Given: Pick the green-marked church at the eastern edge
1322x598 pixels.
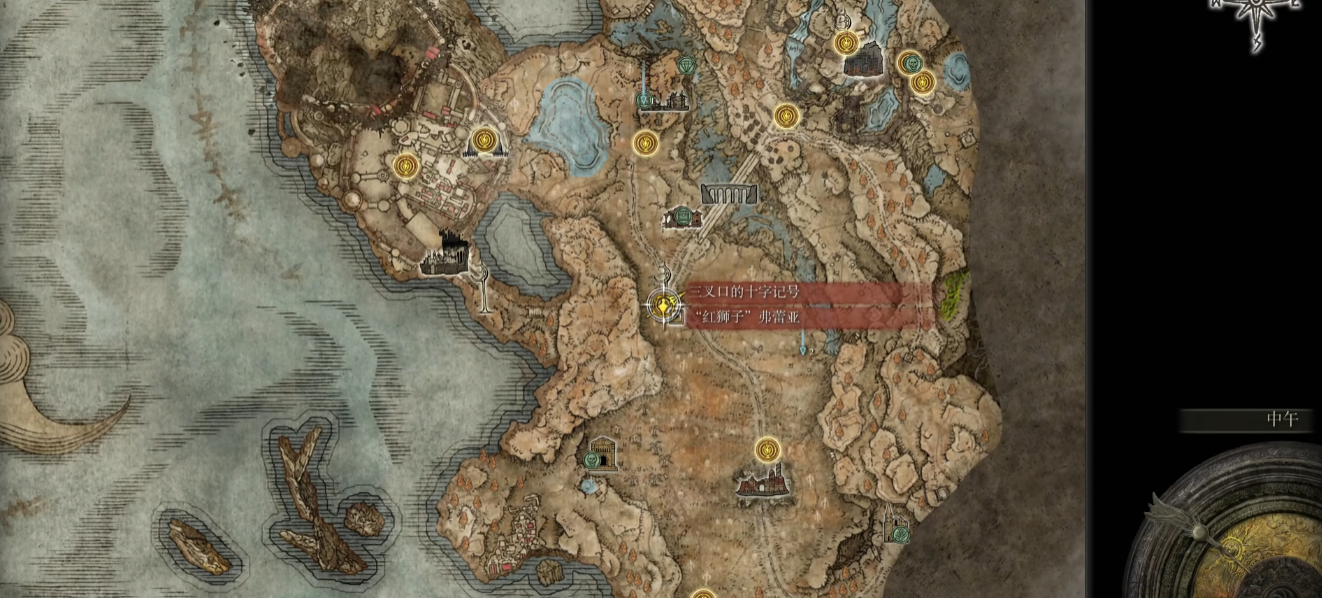Looking at the screenshot, I should pos(896,524).
